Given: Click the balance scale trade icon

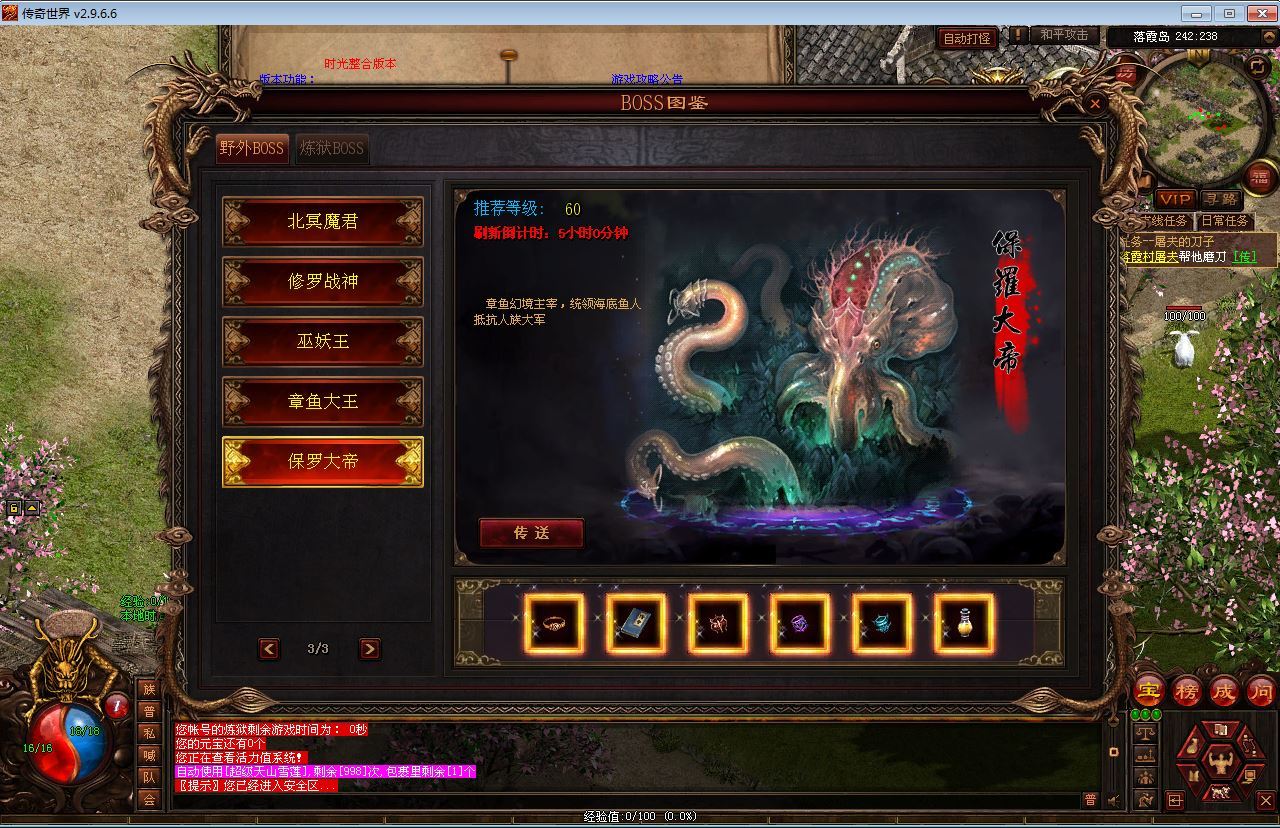Looking at the screenshot, I should coord(1146,733).
